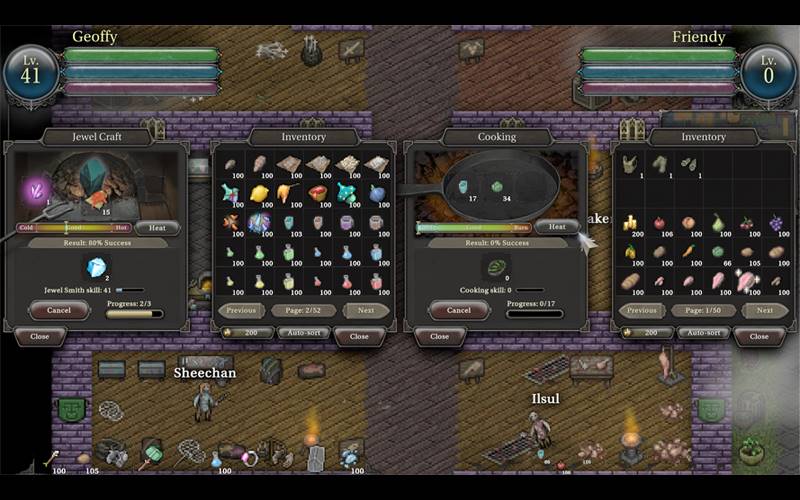Go to previous page of the 2/52 inventory
Viewport: 800px width, 500px height.
pyautogui.click(x=242, y=310)
